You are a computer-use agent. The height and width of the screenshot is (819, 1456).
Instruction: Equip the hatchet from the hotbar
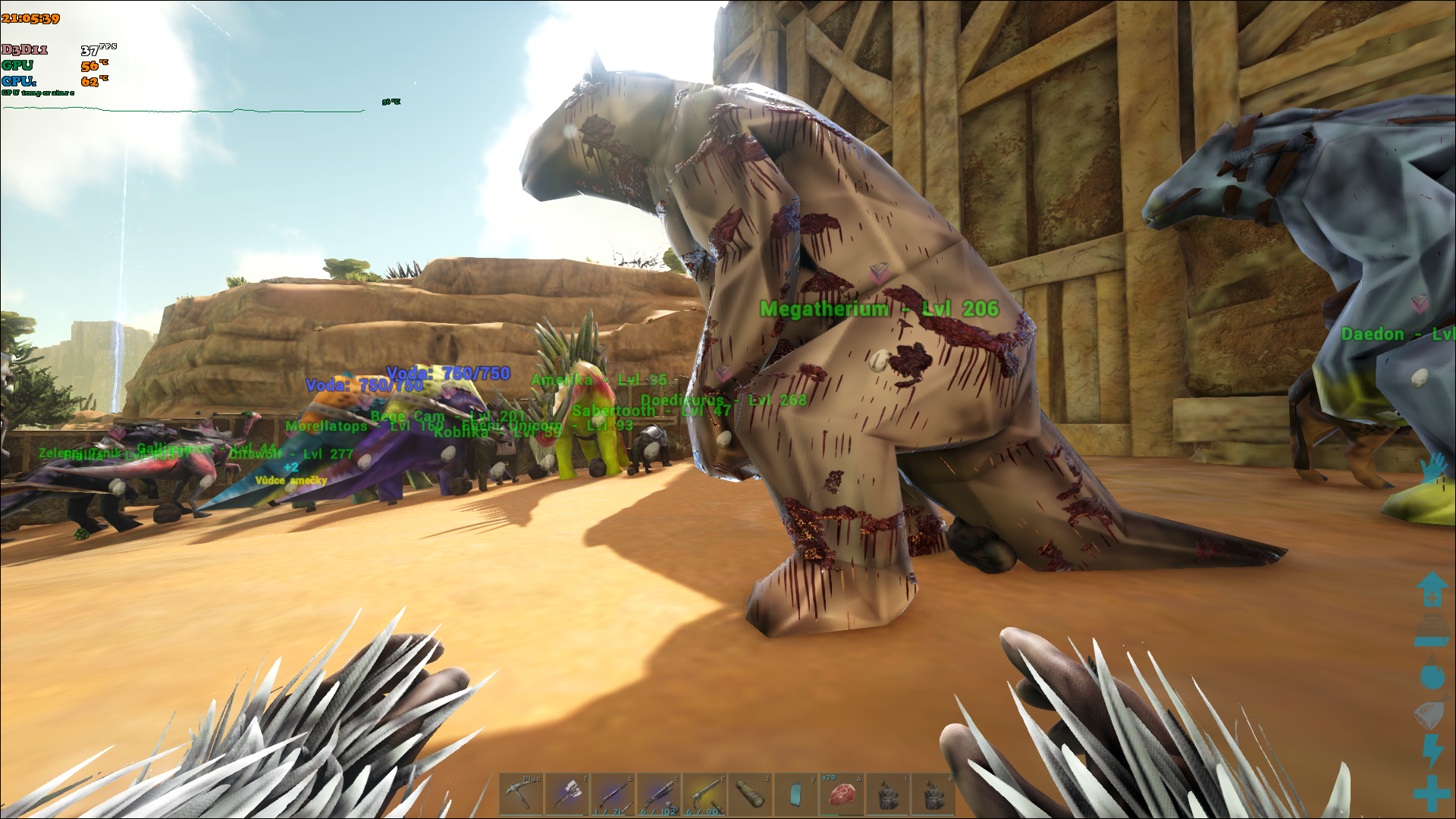coord(566,794)
